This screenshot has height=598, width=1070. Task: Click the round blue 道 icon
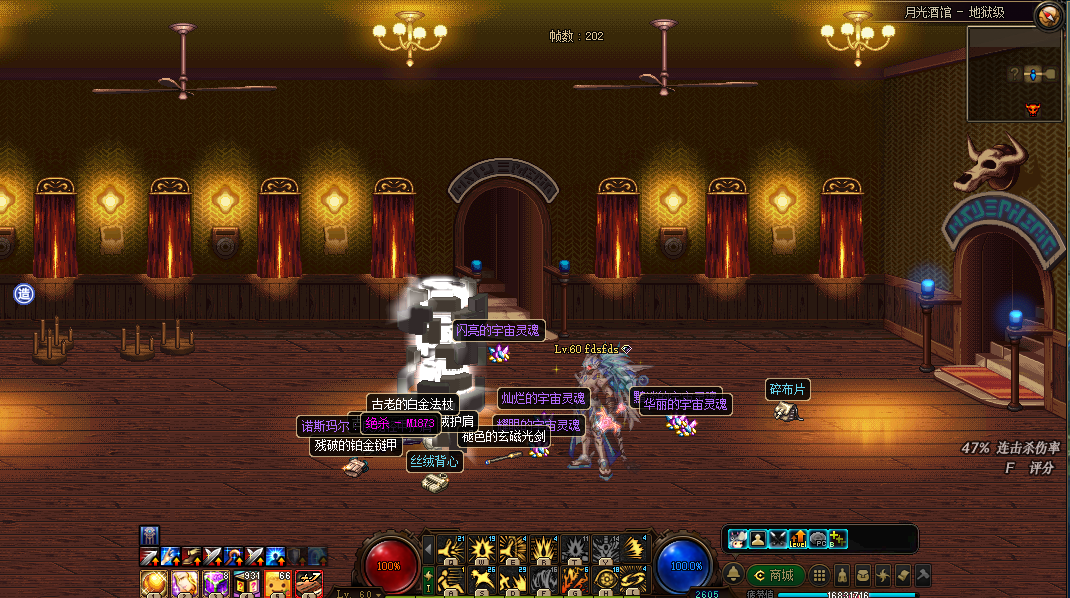24,293
